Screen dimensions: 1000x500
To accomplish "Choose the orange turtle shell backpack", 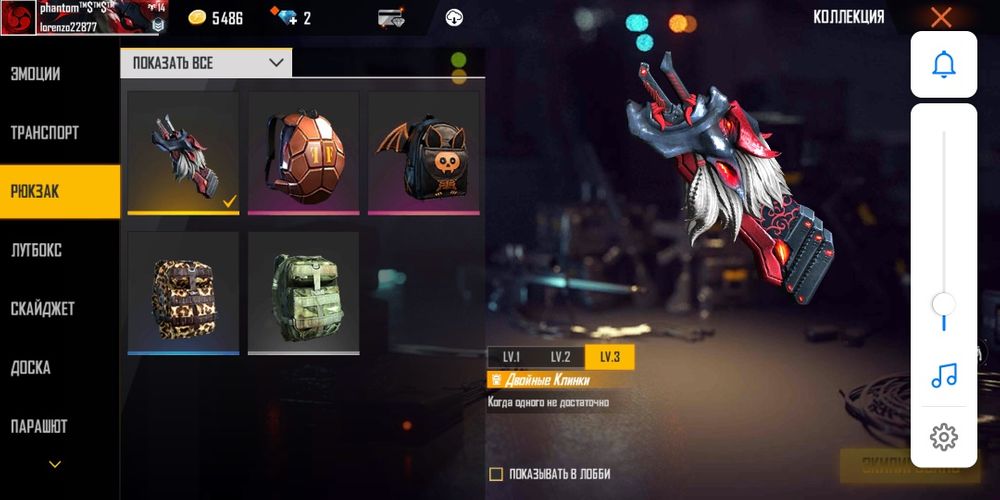I will 303,153.
